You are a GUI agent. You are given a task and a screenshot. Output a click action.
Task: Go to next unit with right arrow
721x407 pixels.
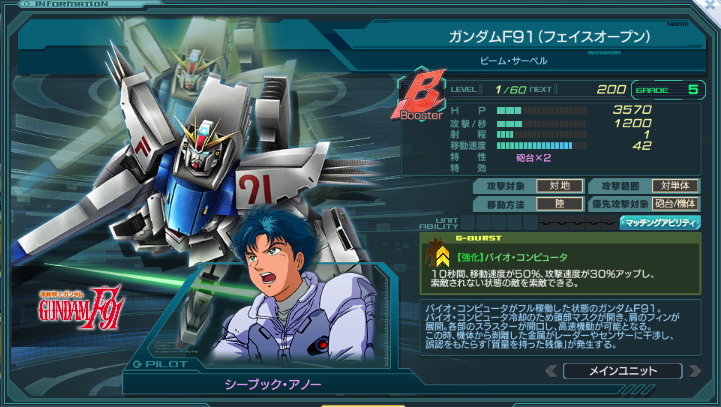(697, 371)
